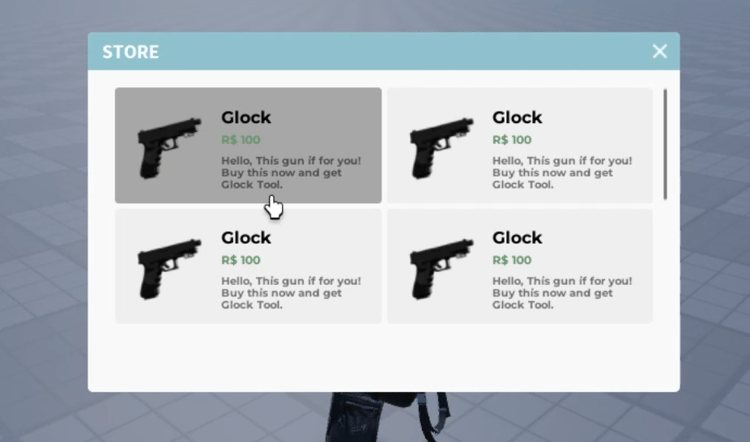Image resolution: width=750 pixels, height=442 pixels.
Task: Click the store list scrollbar
Action: tap(665, 145)
